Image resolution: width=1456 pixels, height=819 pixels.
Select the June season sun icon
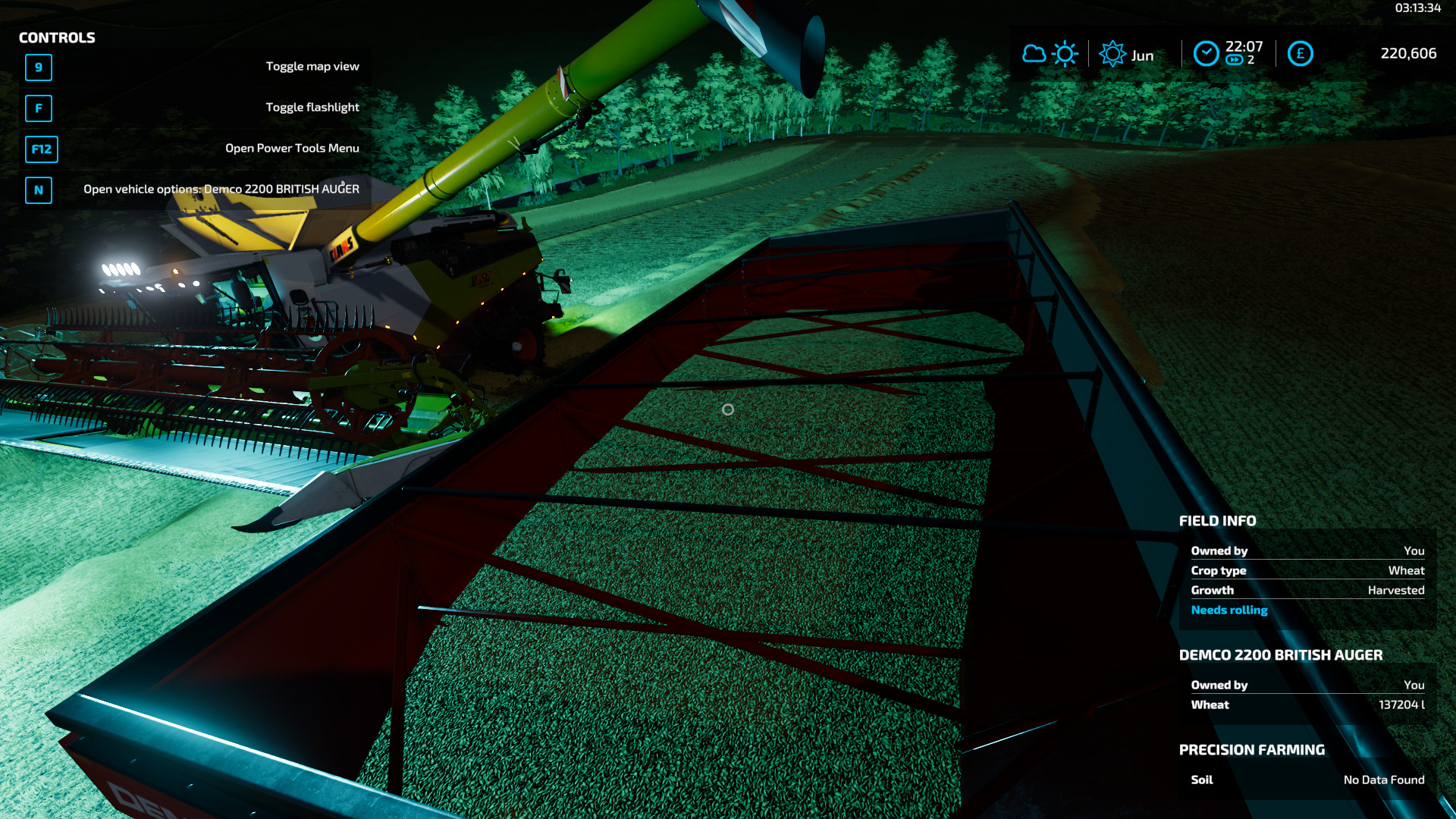coord(1112,54)
